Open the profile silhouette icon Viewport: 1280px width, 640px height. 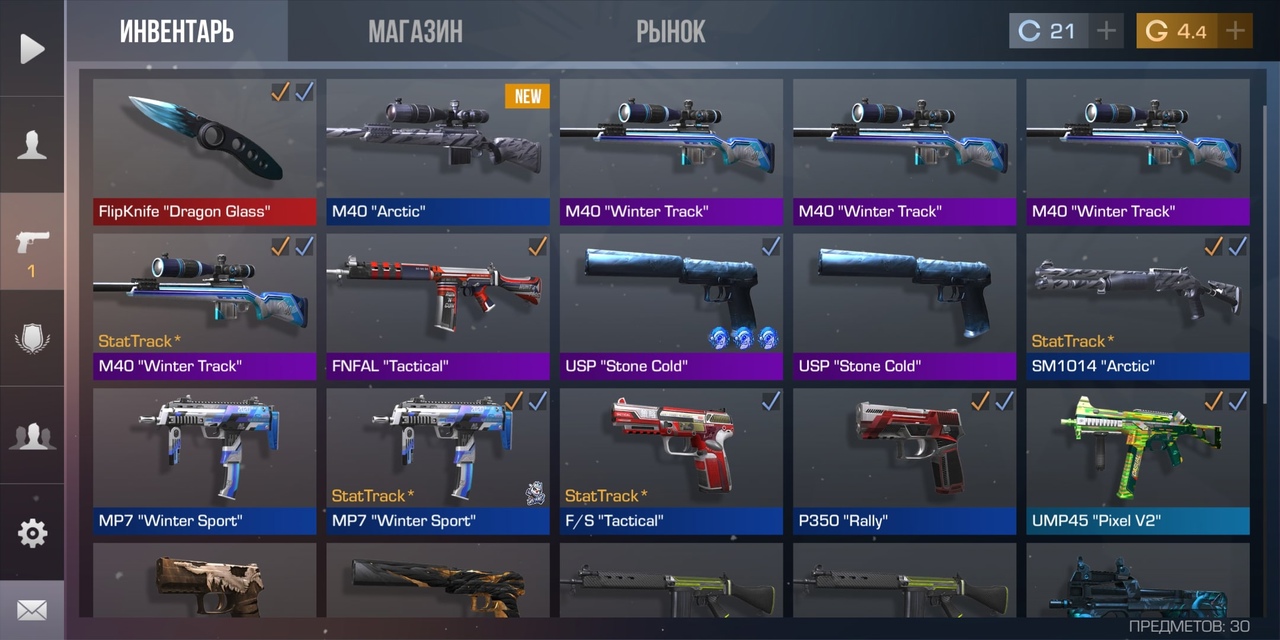(32, 145)
